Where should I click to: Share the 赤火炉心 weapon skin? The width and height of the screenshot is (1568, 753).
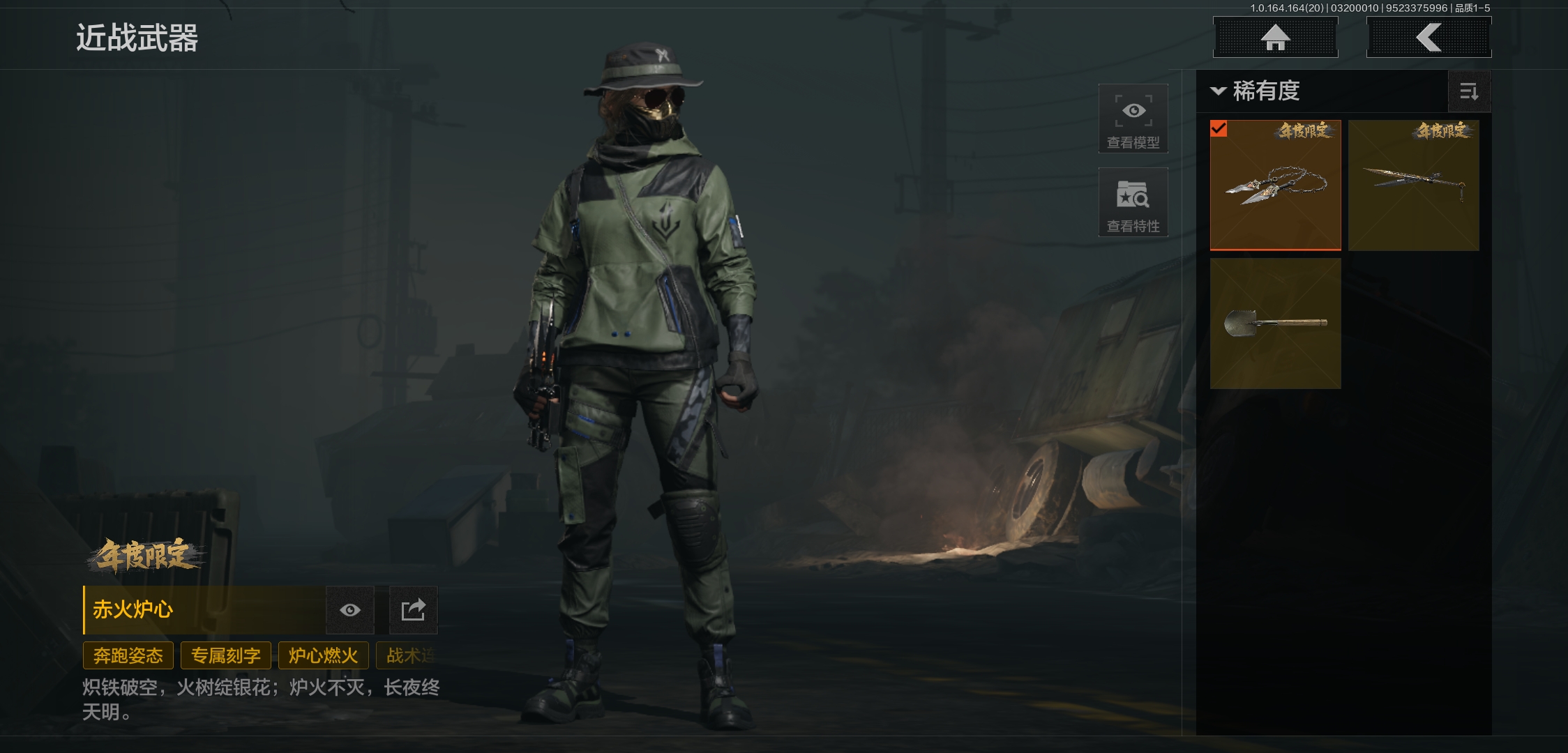413,610
